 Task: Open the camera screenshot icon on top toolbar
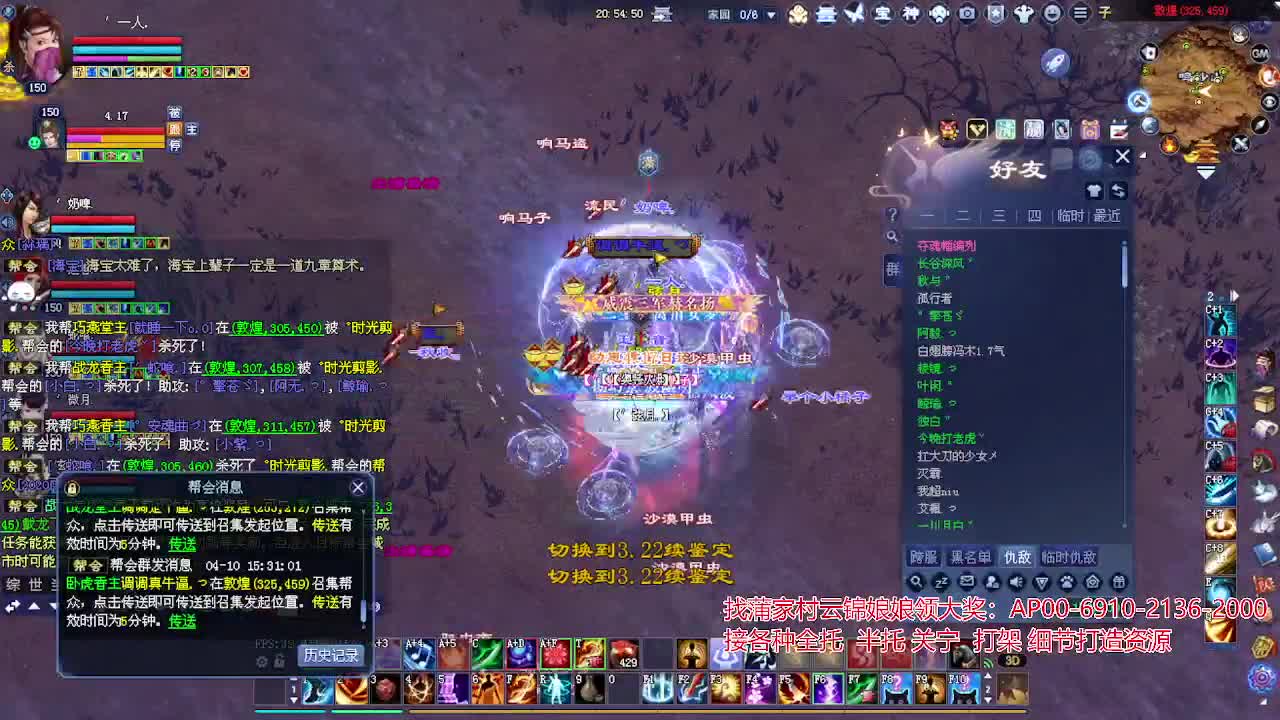point(967,13)
